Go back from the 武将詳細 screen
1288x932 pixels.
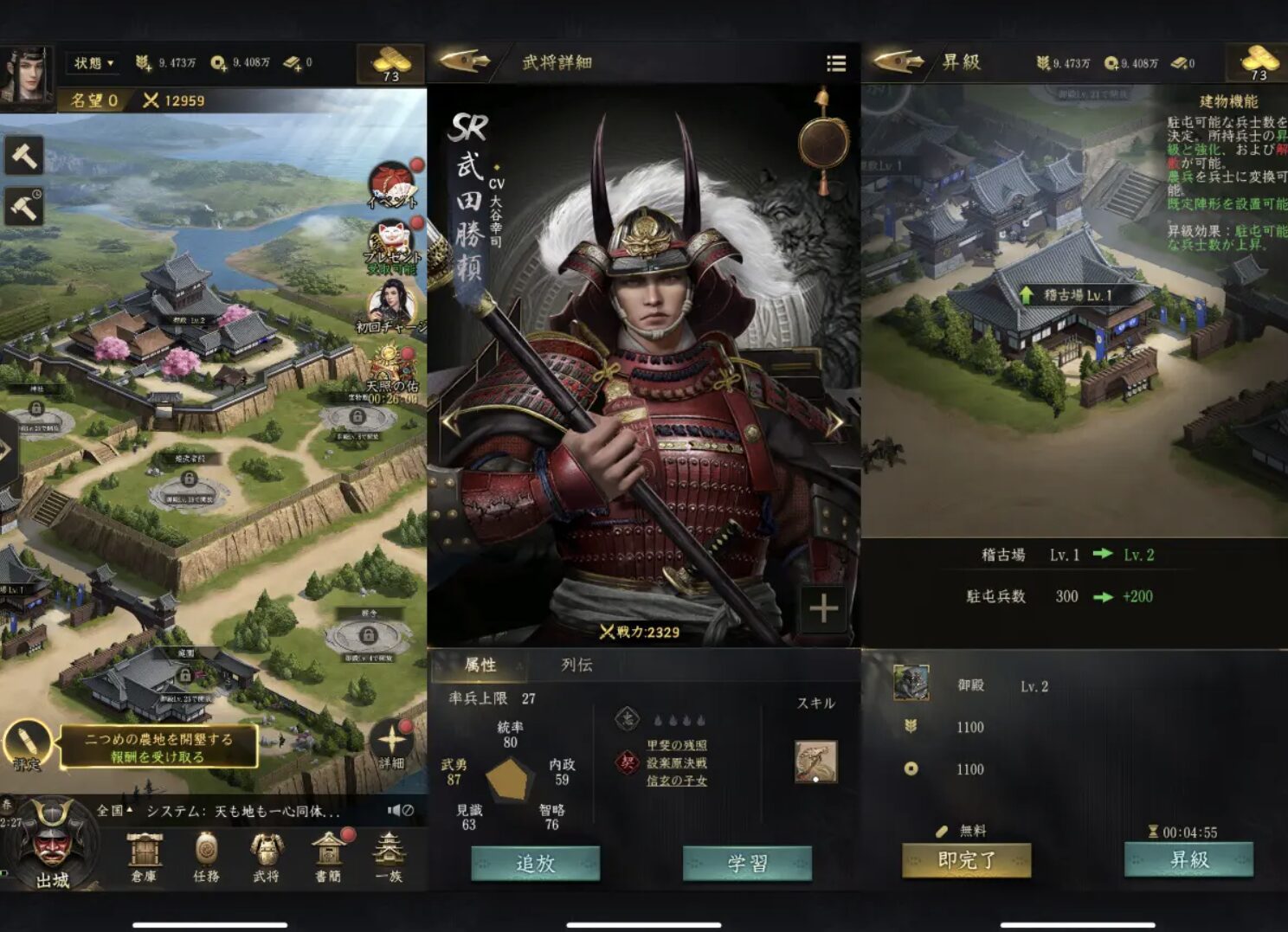click(464, 61)
